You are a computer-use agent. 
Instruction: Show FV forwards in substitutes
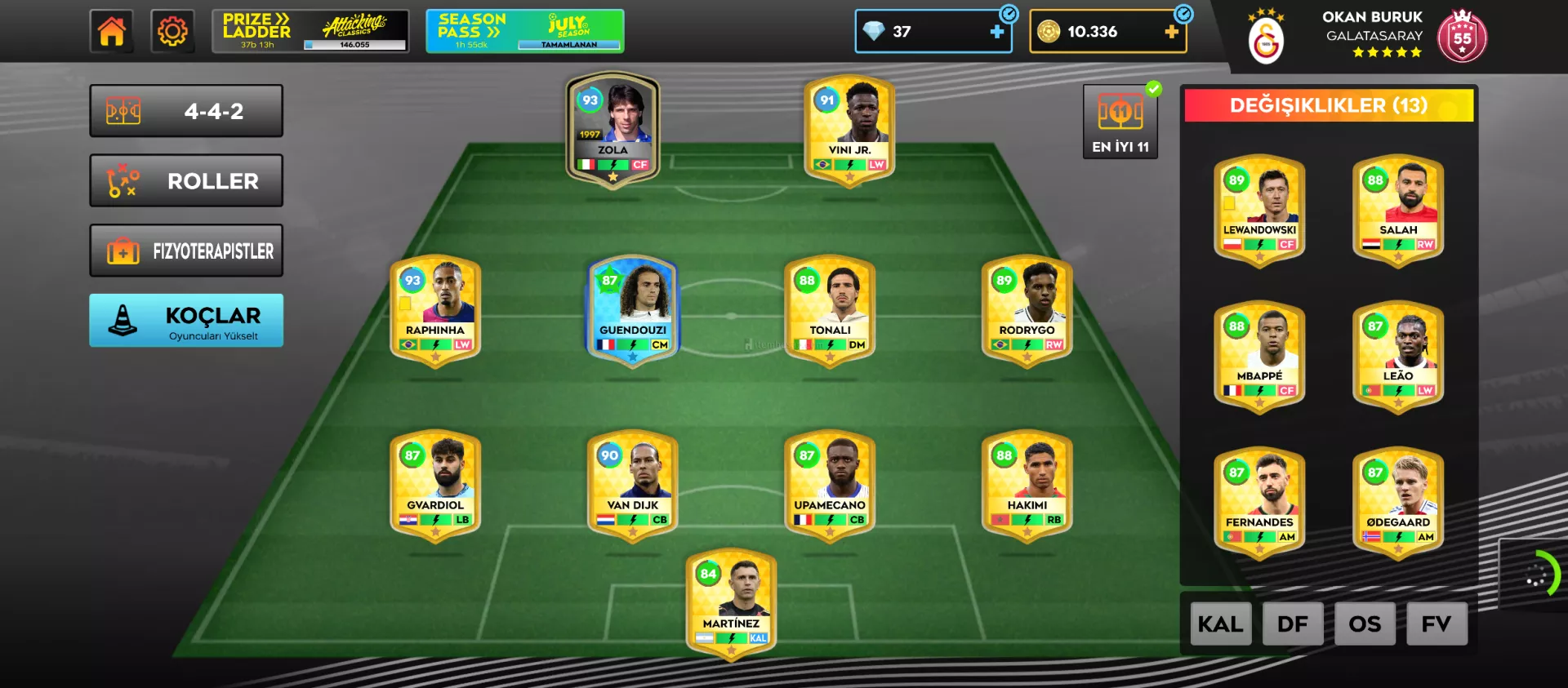[1436, 624]
